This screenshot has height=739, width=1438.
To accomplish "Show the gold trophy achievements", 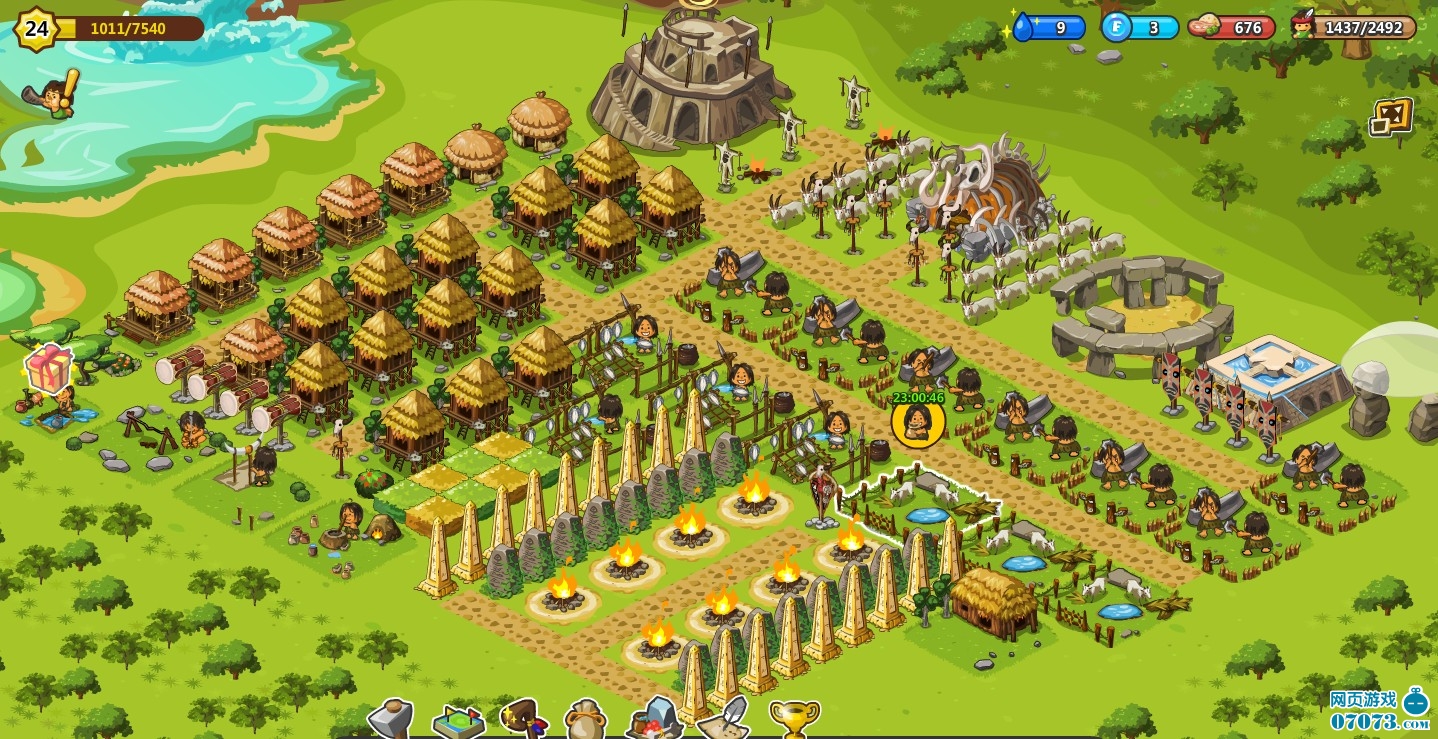I will coord(794,718).
